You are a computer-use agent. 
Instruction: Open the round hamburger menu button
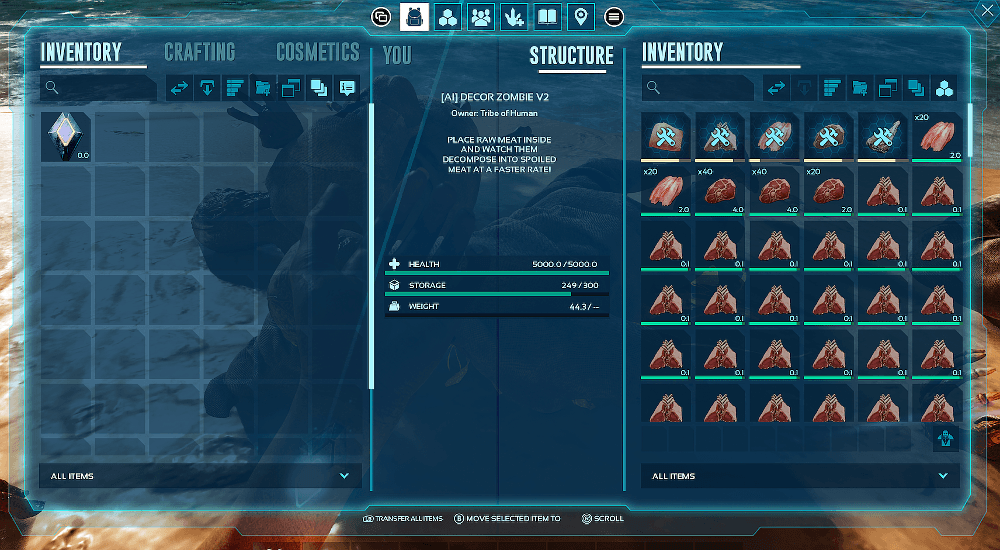(x=614, y=17)
